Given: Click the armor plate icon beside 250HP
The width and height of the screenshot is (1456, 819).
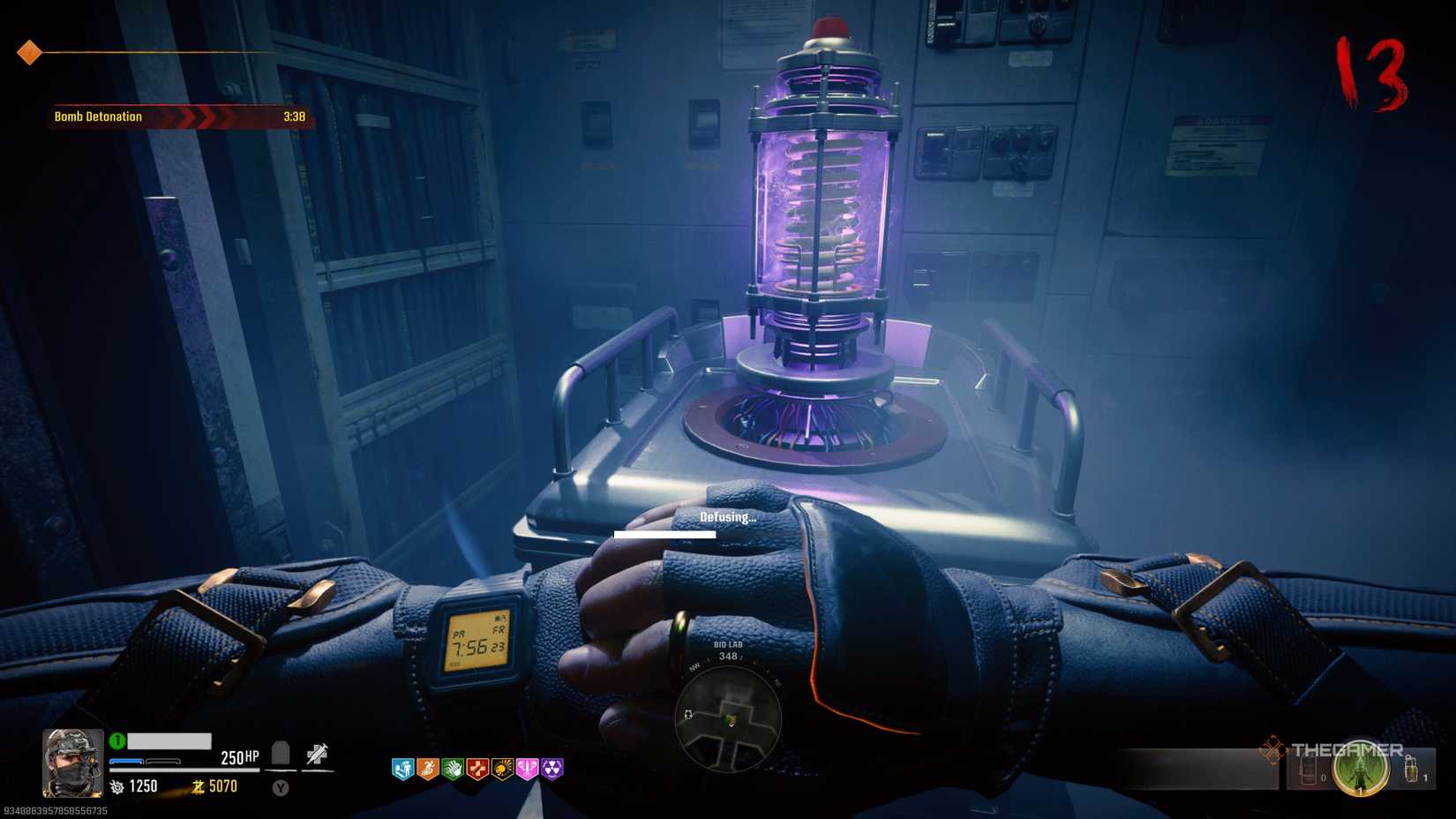Looking at the screenshot, I should 281,754.
